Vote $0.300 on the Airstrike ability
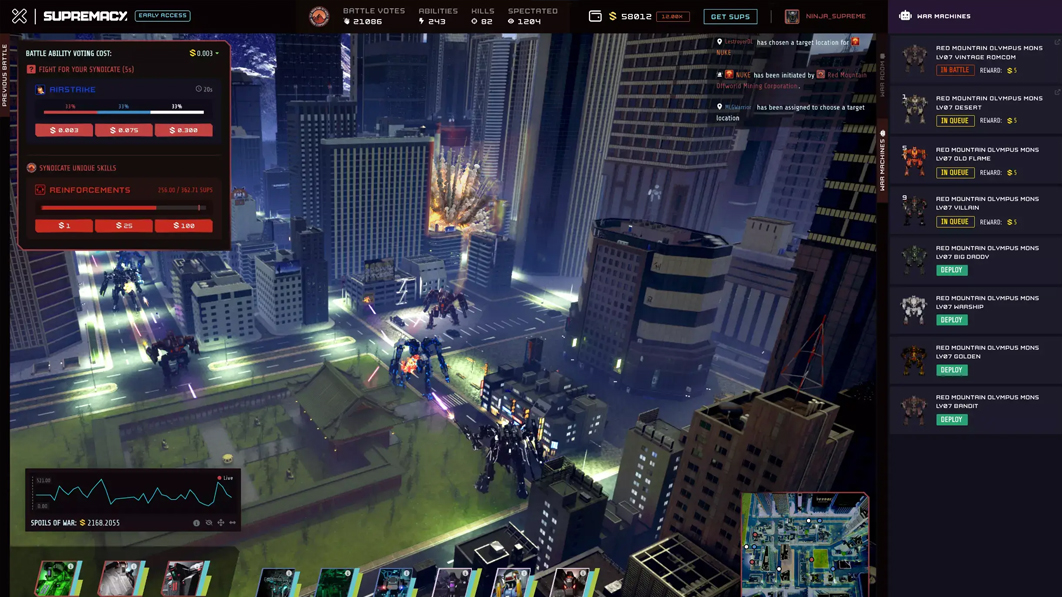This screenshot has height=597, width=1062. (x=183, y=130)
